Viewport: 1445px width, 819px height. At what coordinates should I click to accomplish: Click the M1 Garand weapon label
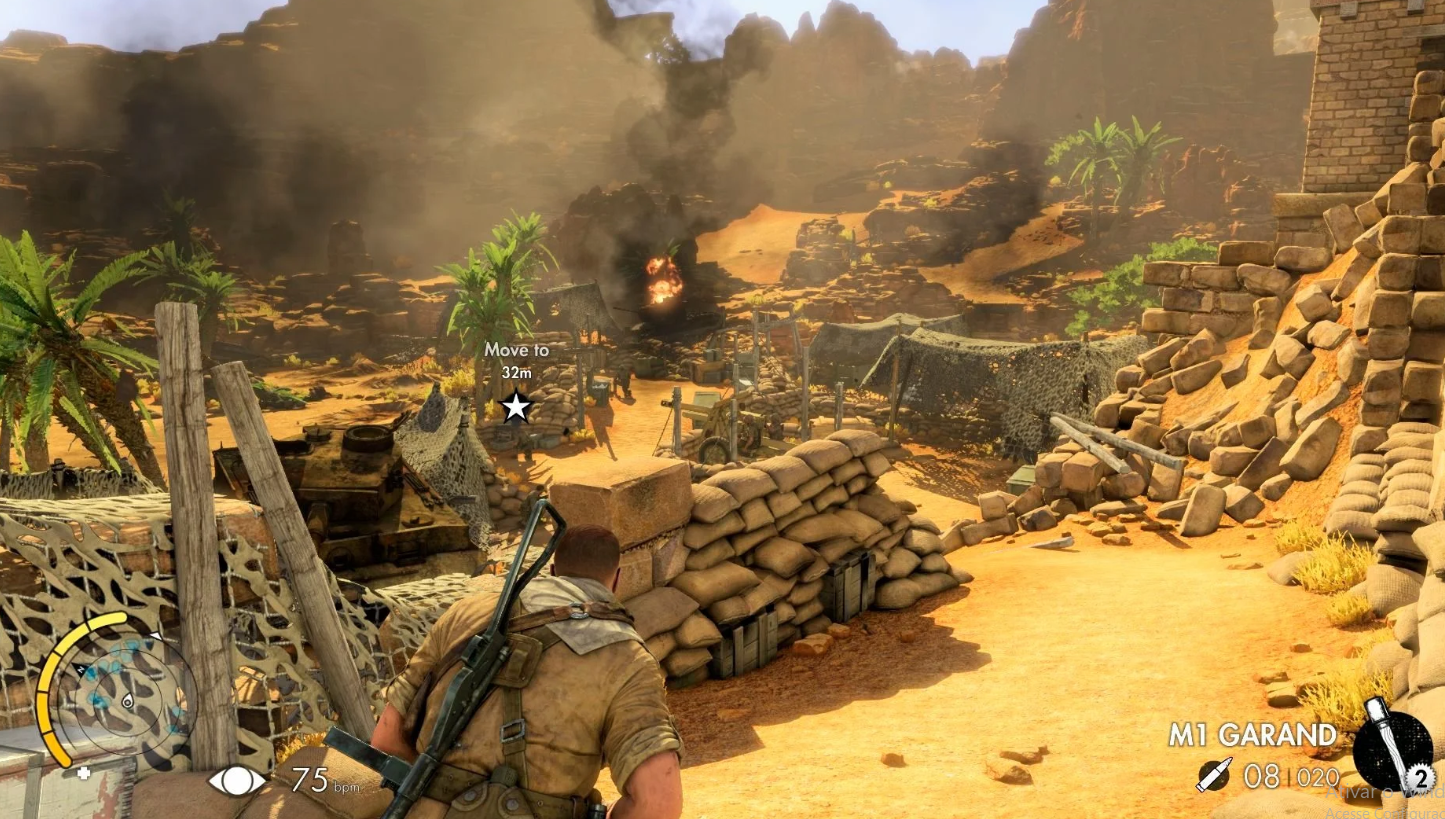pyautogui.click(x=1252, y=735)
